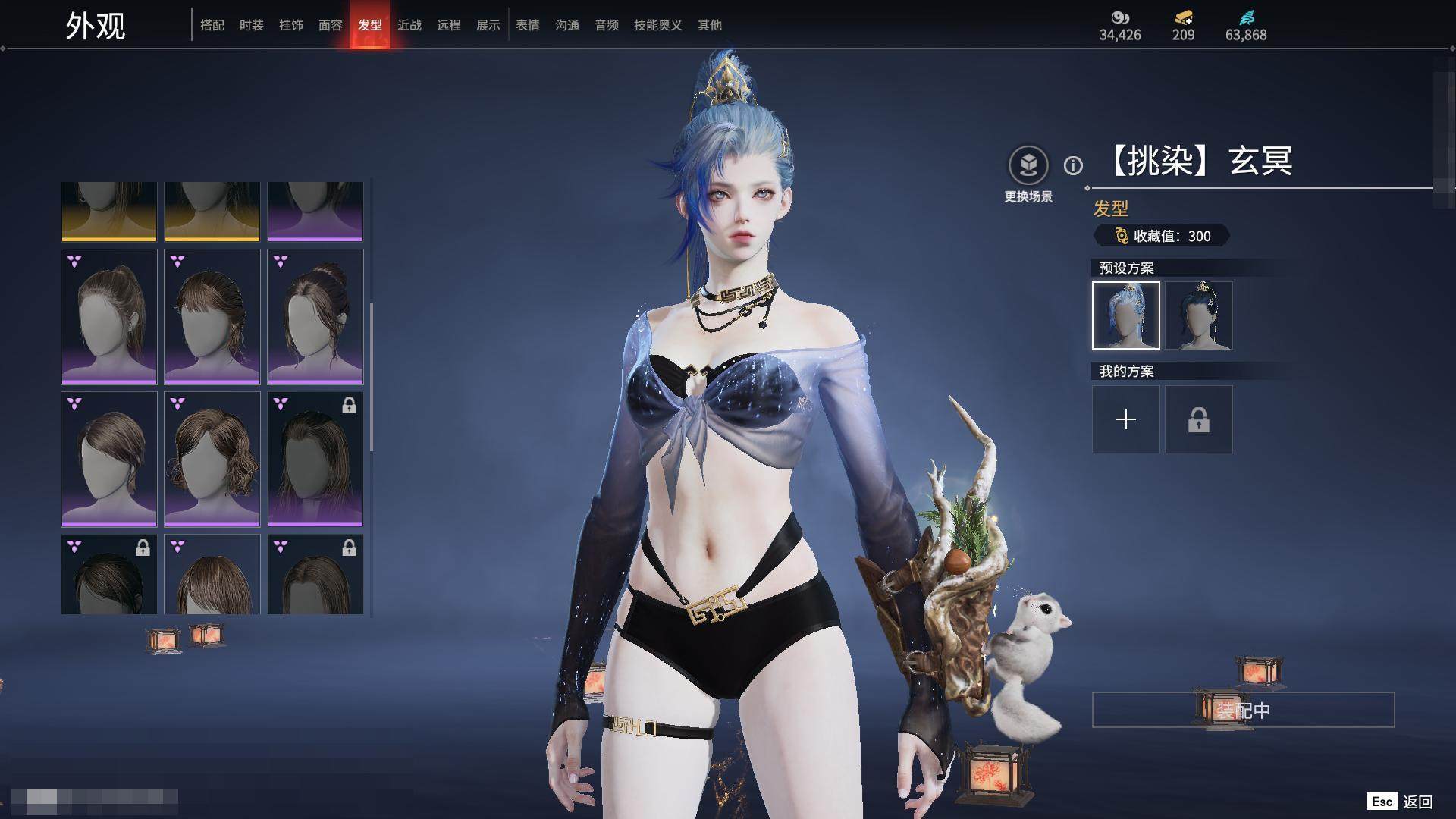Switch to the 搭配 tab
Viewport: 1456px width, 819px height.
(x=212, y=25)
